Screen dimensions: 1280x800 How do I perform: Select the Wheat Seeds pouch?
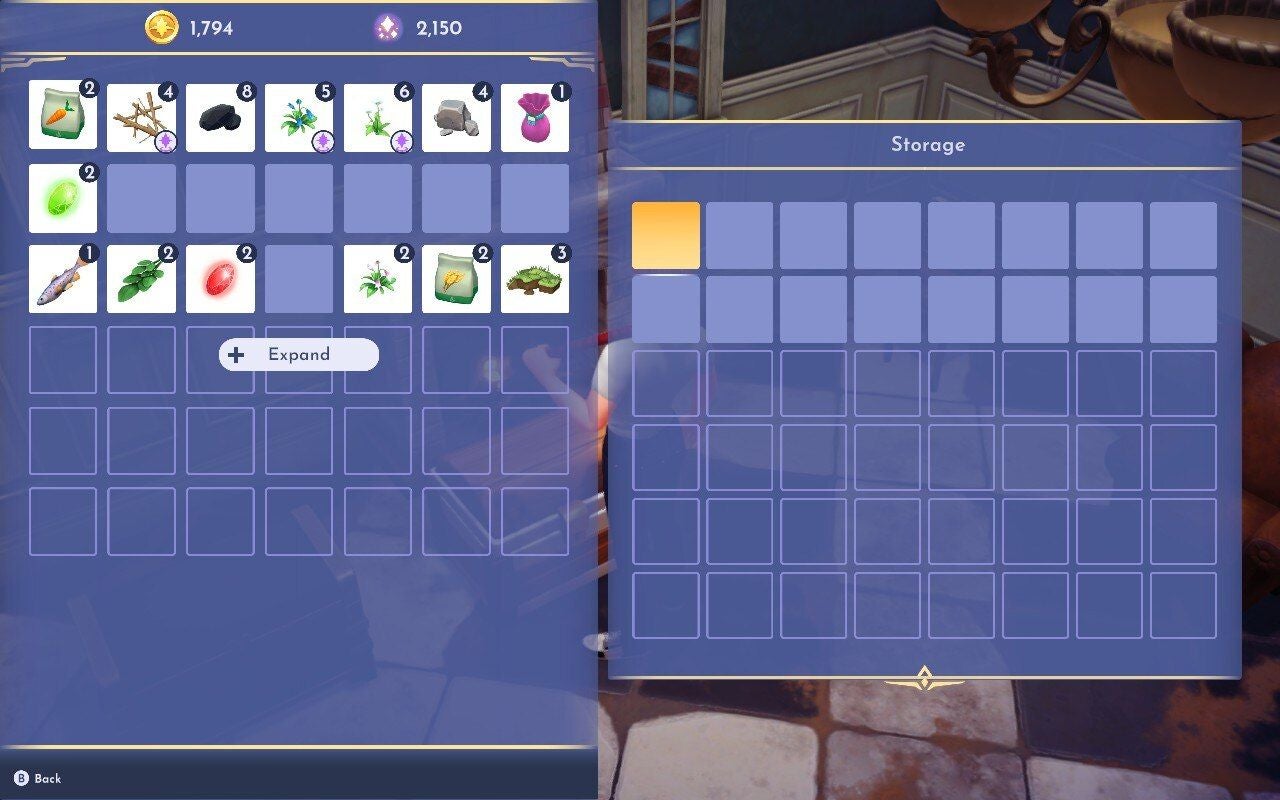pyautogui.click(x=456, y=275)
